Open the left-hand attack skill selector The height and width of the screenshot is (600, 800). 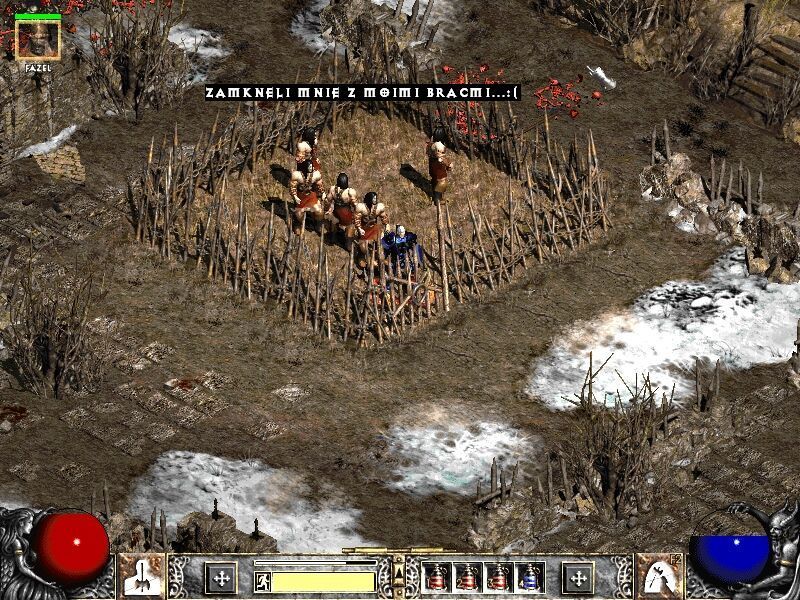click(x=142, y=576)
